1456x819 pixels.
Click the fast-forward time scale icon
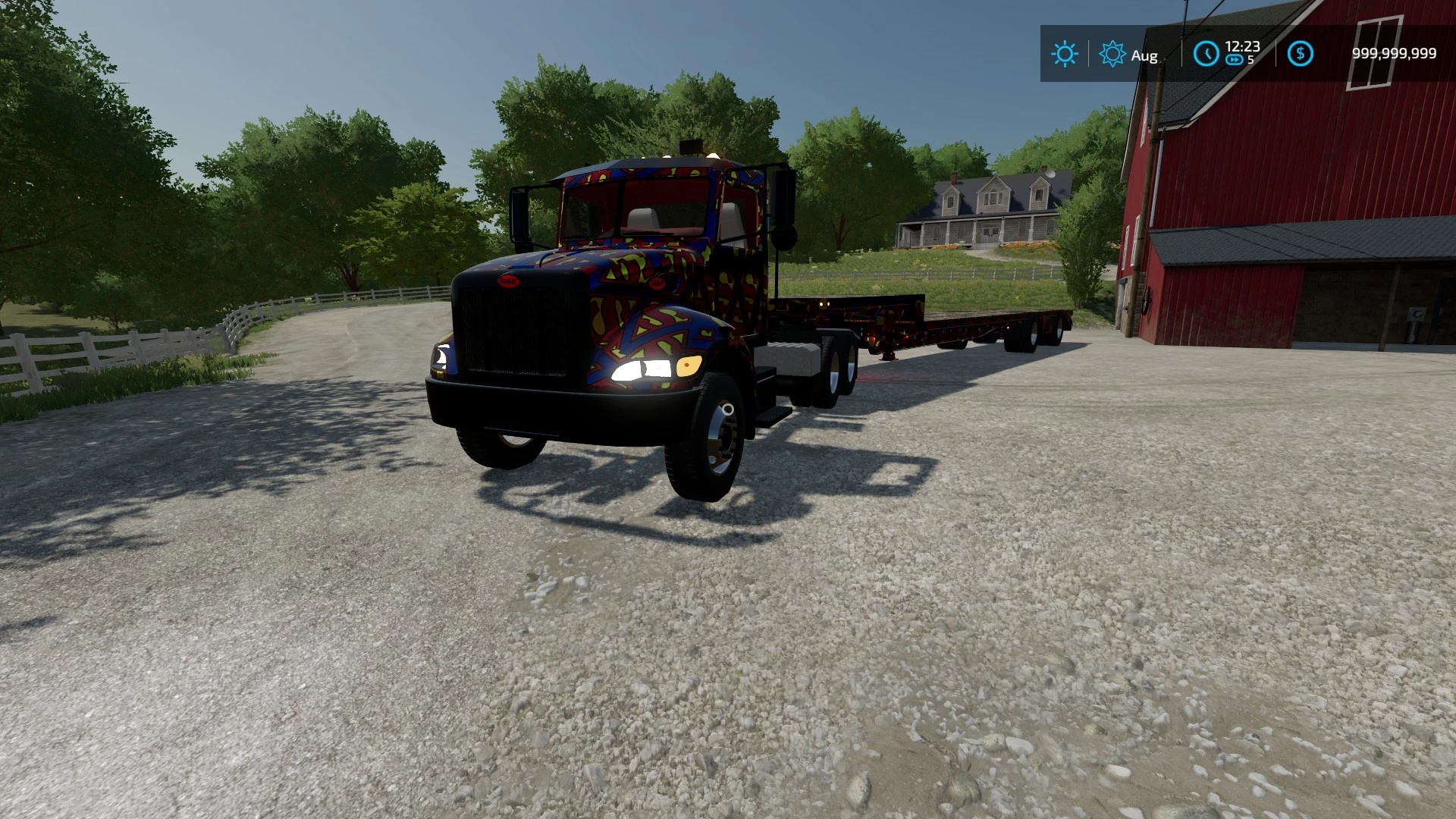tap(1235, 59)
